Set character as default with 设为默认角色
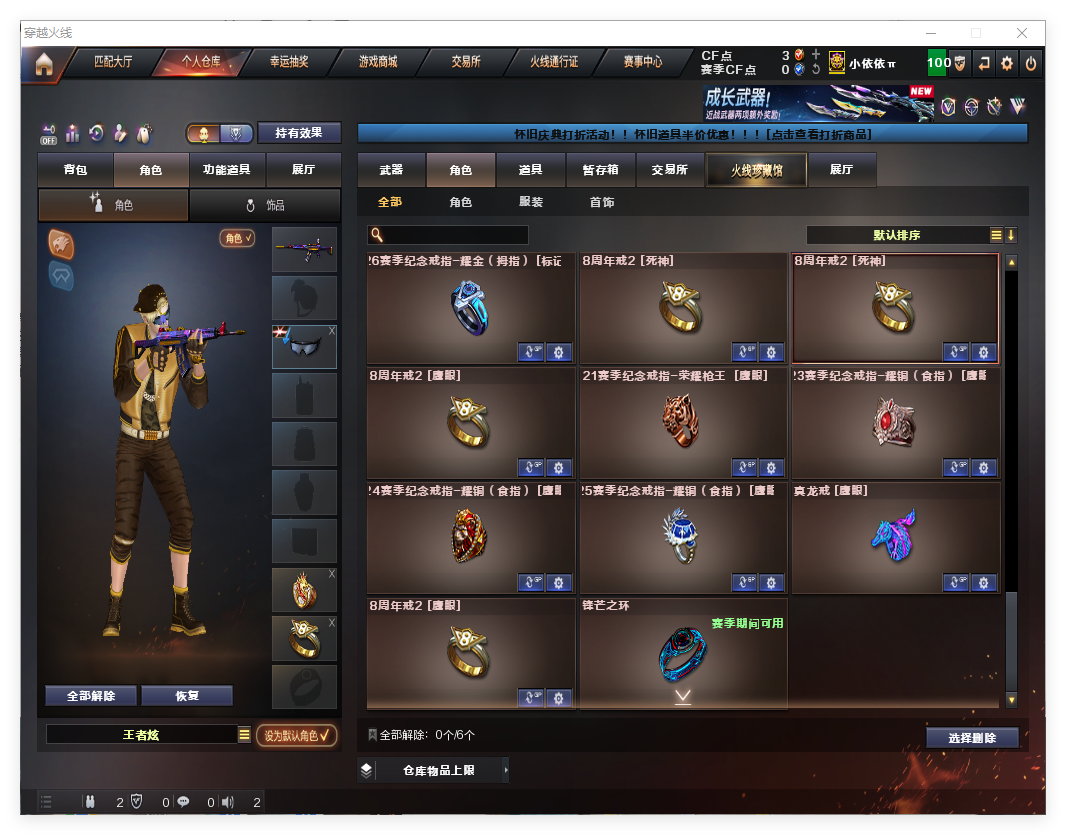 pos(296,736)
